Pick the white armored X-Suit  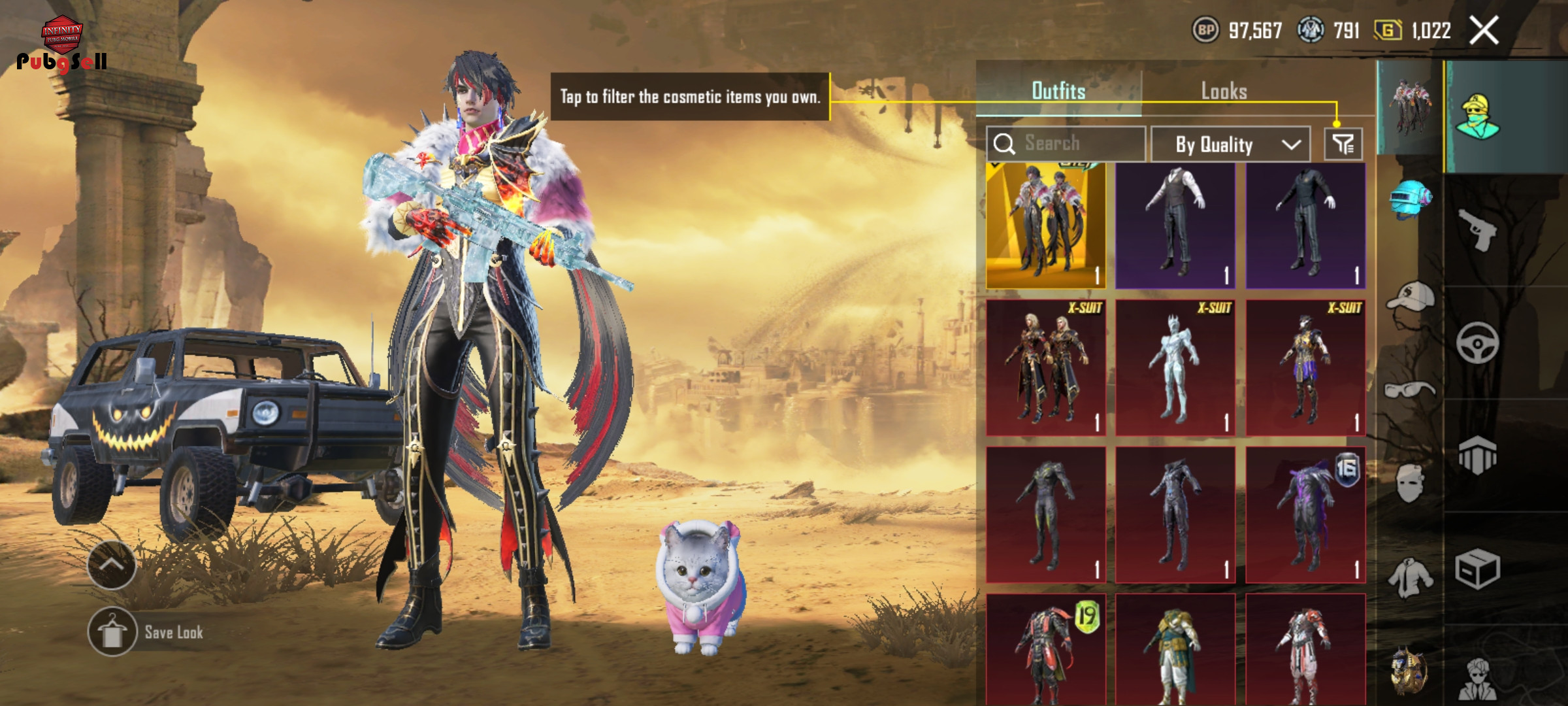pos(1175,368)
